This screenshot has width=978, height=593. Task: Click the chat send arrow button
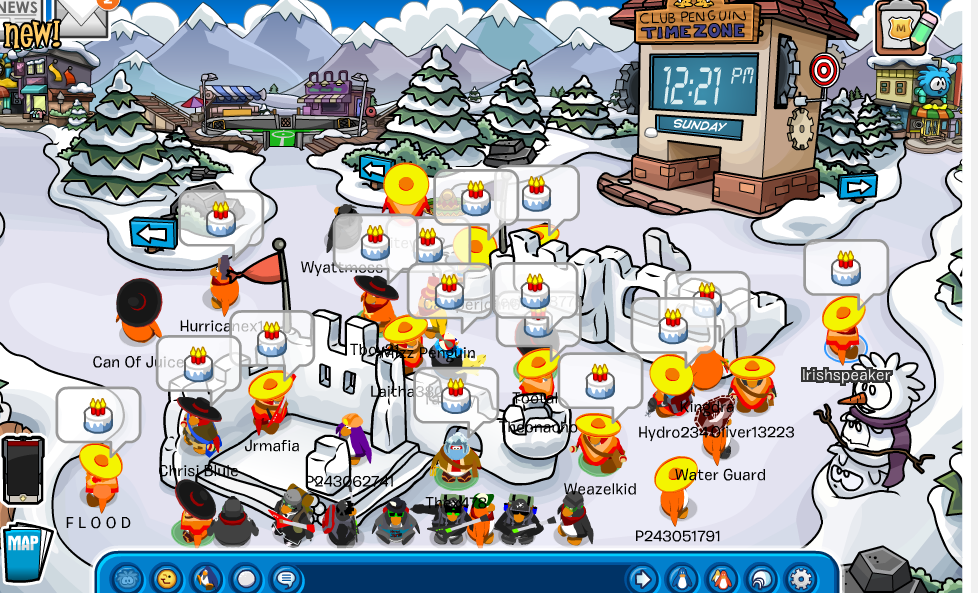coord(641,578)
